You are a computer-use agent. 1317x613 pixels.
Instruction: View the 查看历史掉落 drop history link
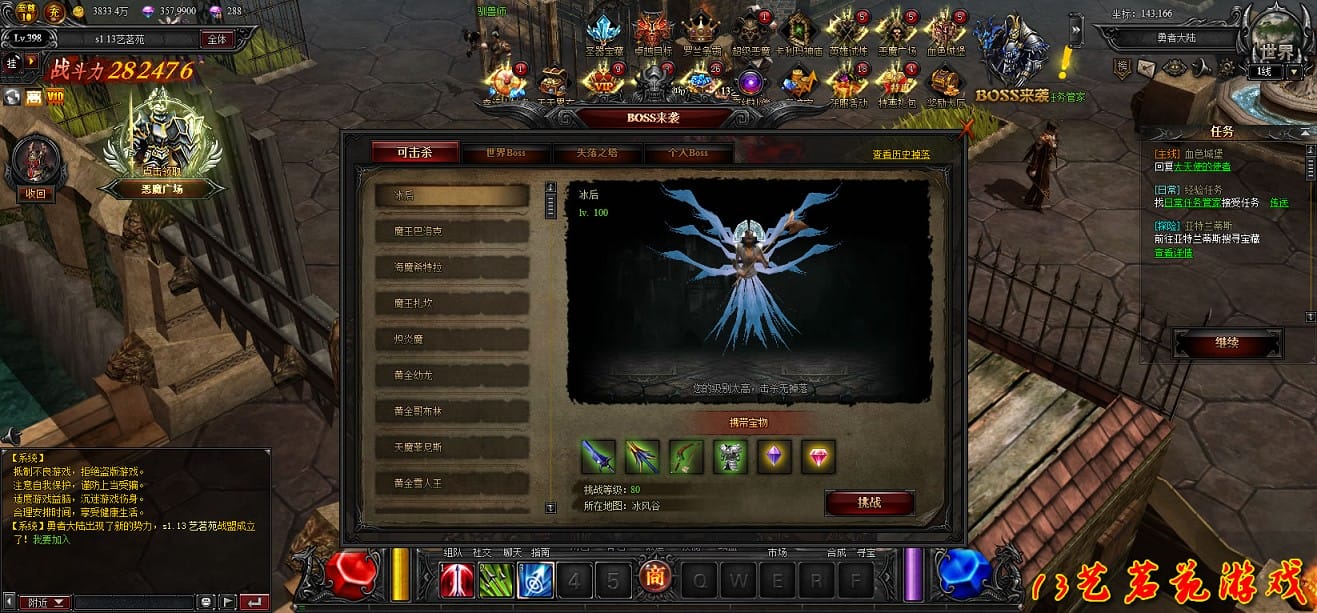(900, 154)
